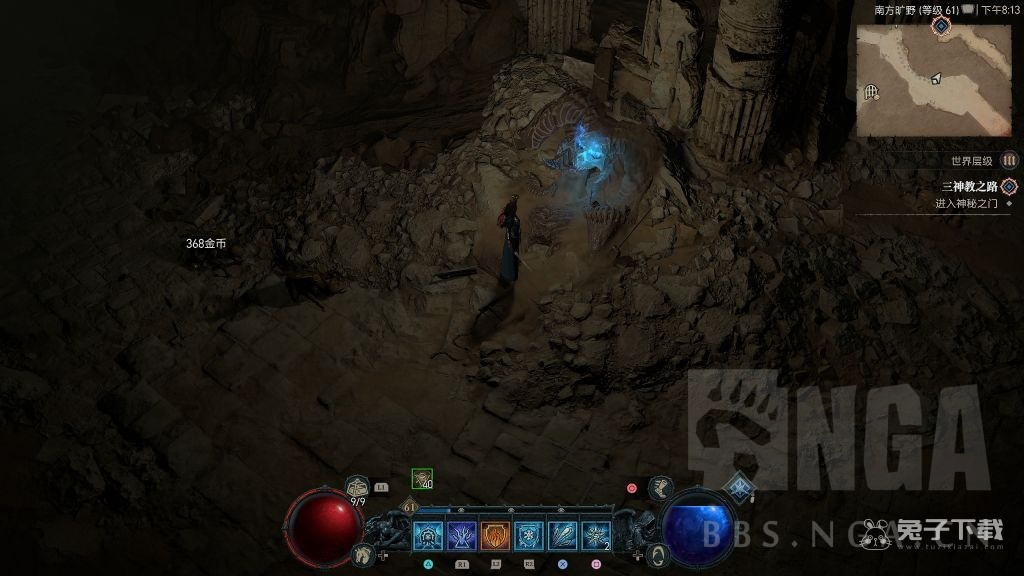Click the horse mount icon
1024x576 pixels.
coord(364,553)
